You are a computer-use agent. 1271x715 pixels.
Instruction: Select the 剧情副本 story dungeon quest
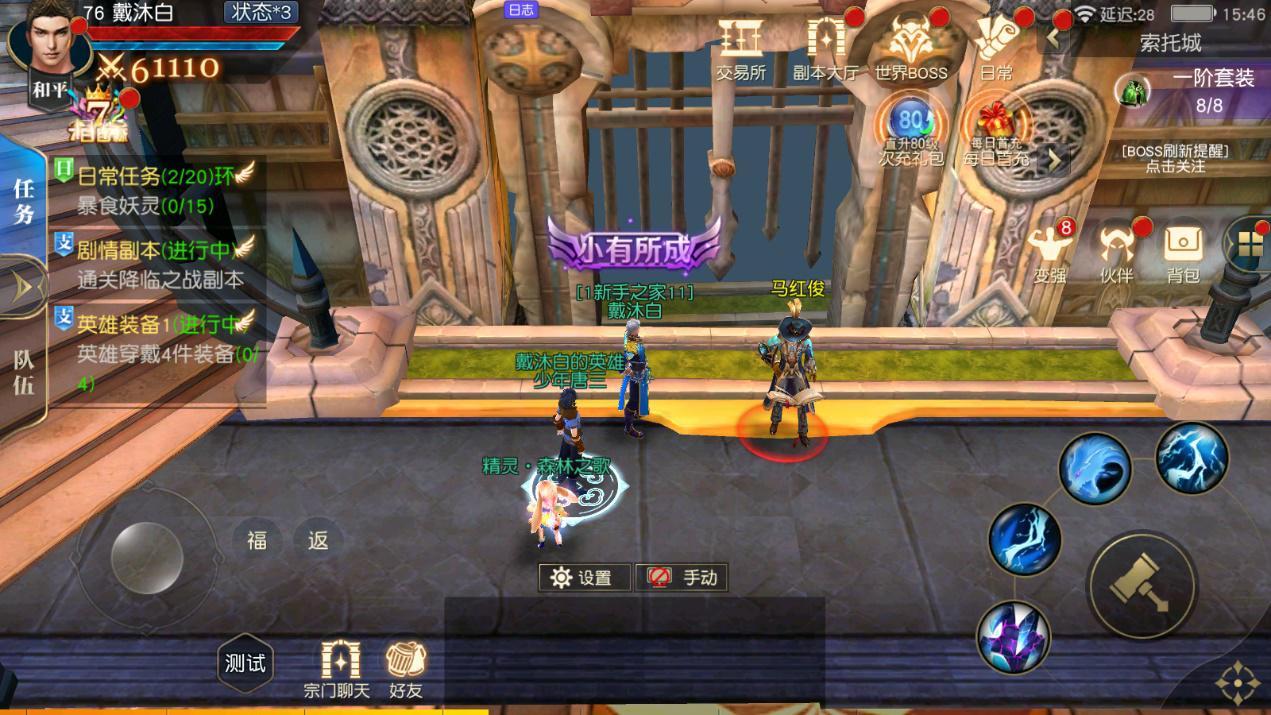coord(155,262)
